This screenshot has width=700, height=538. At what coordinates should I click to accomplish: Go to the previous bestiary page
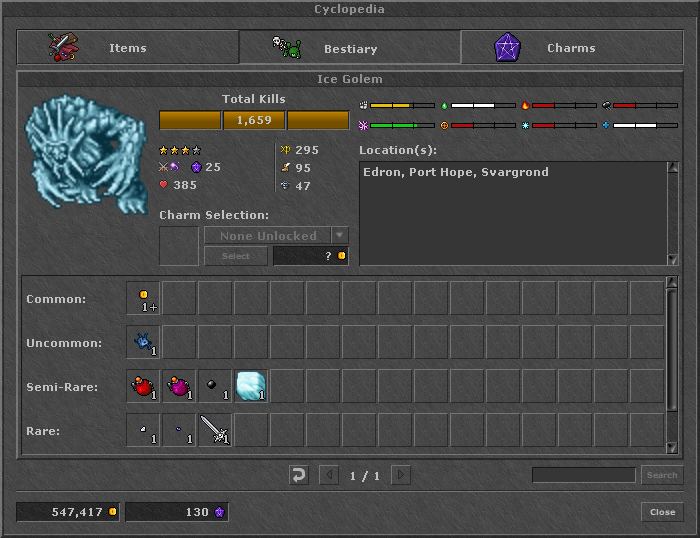[x=328, y=475]
